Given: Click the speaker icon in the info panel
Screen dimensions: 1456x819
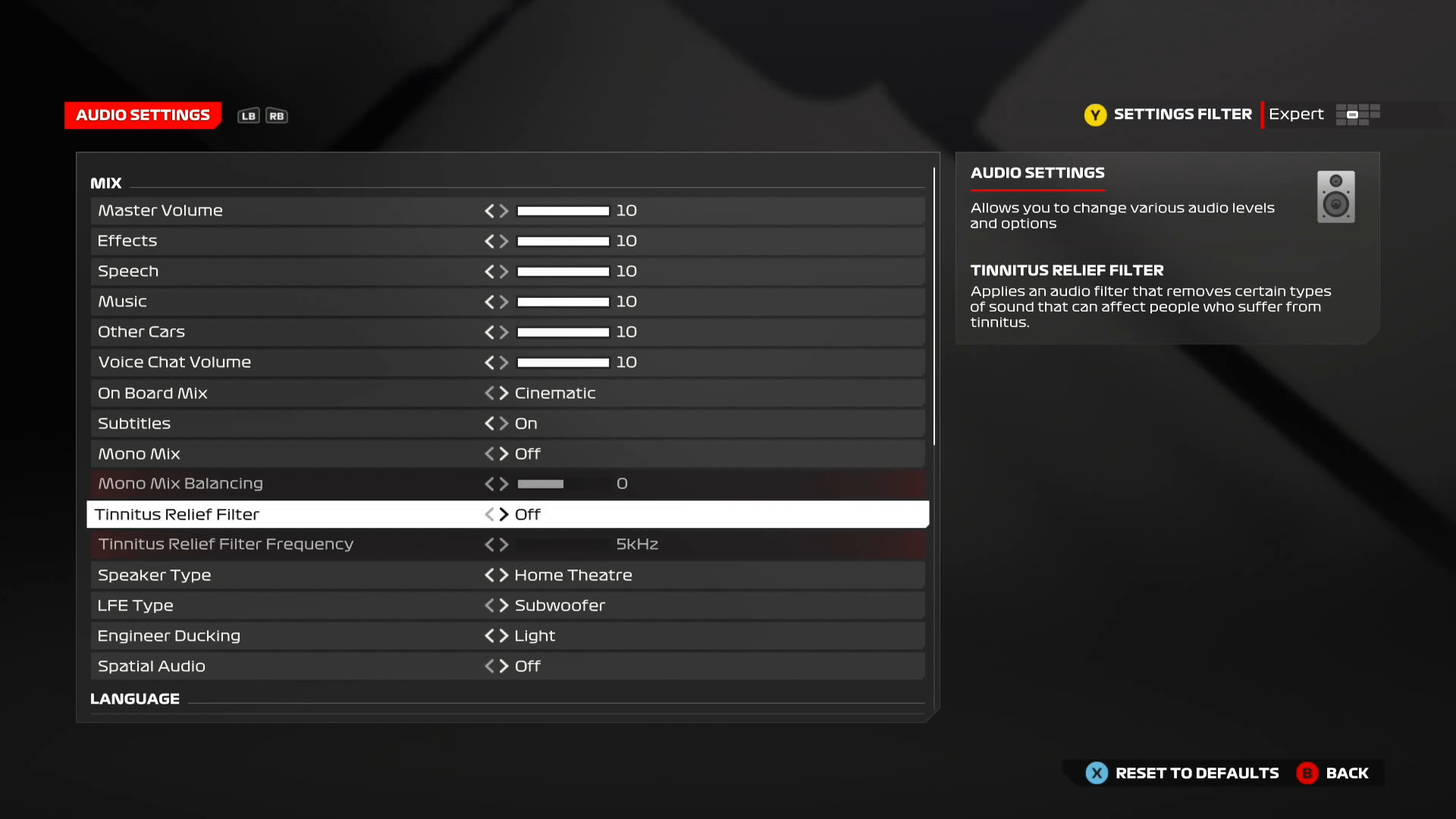Looking at the screenshot, I should [x=1335, y=196].
